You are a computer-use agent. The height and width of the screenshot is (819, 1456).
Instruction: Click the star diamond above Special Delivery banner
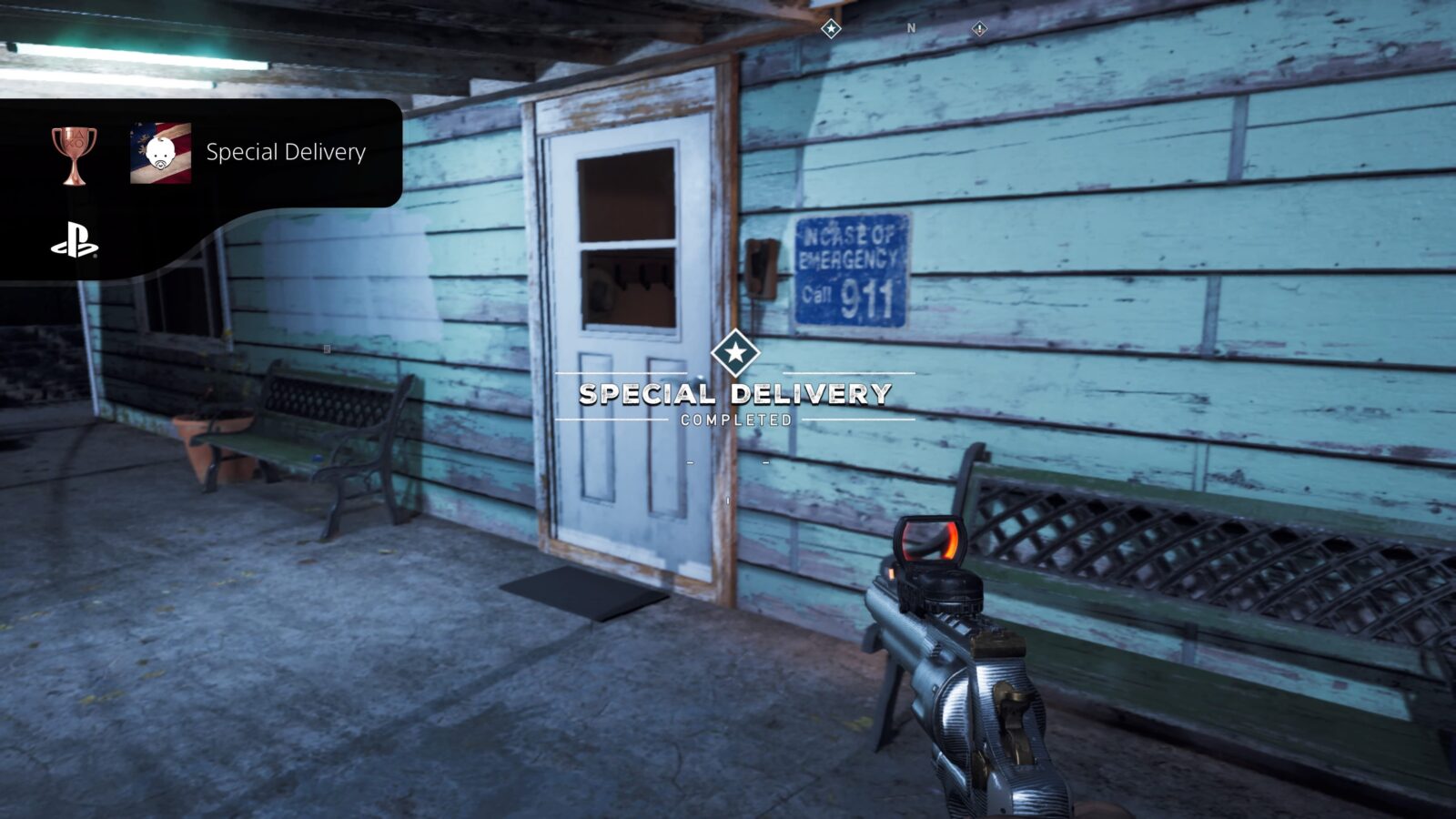coord(735,353)
